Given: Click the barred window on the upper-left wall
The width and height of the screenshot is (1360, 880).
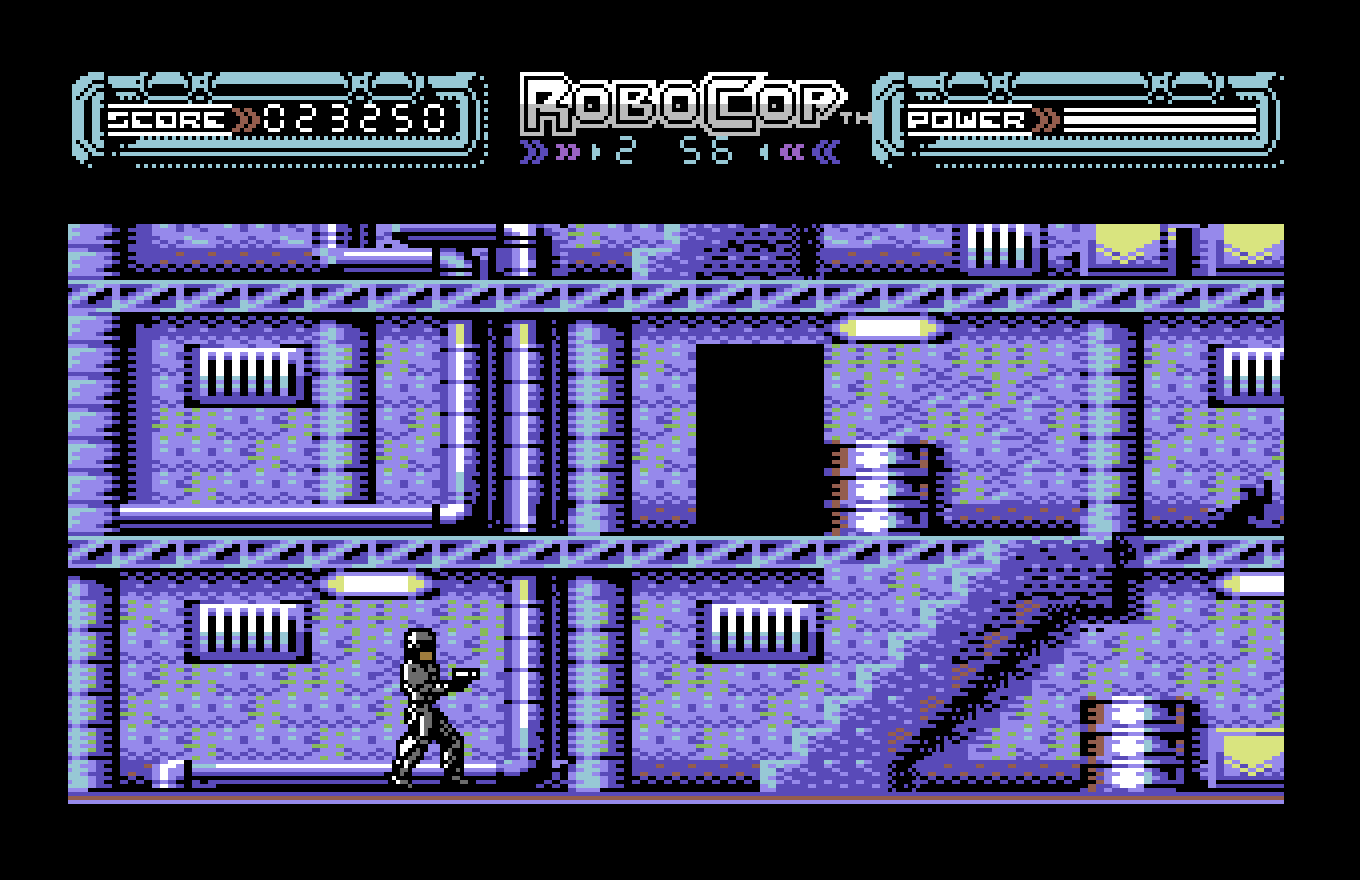Looking at the screenshot, I should click(250, 372).
